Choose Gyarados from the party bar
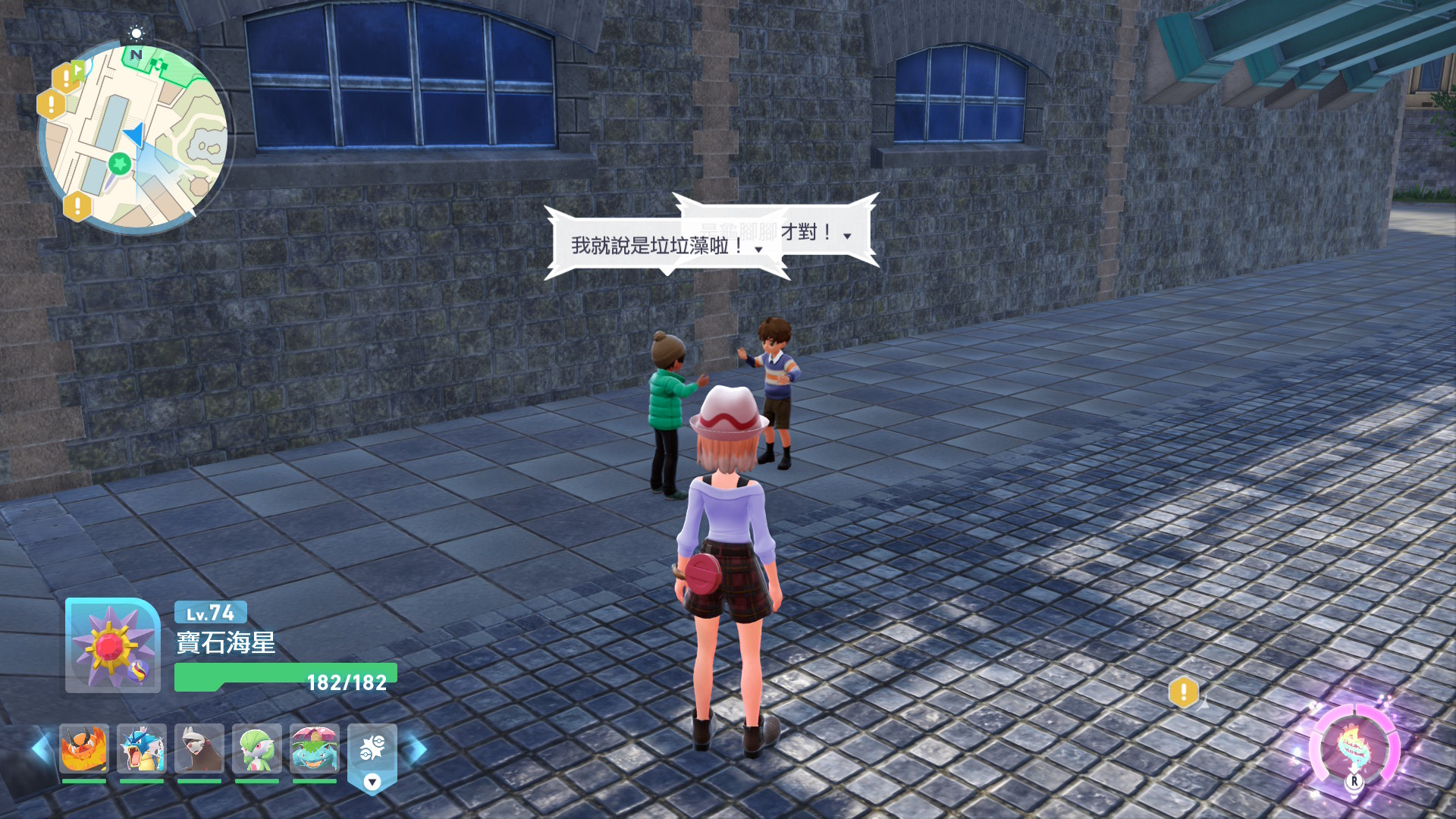 [x=142, y=748]
